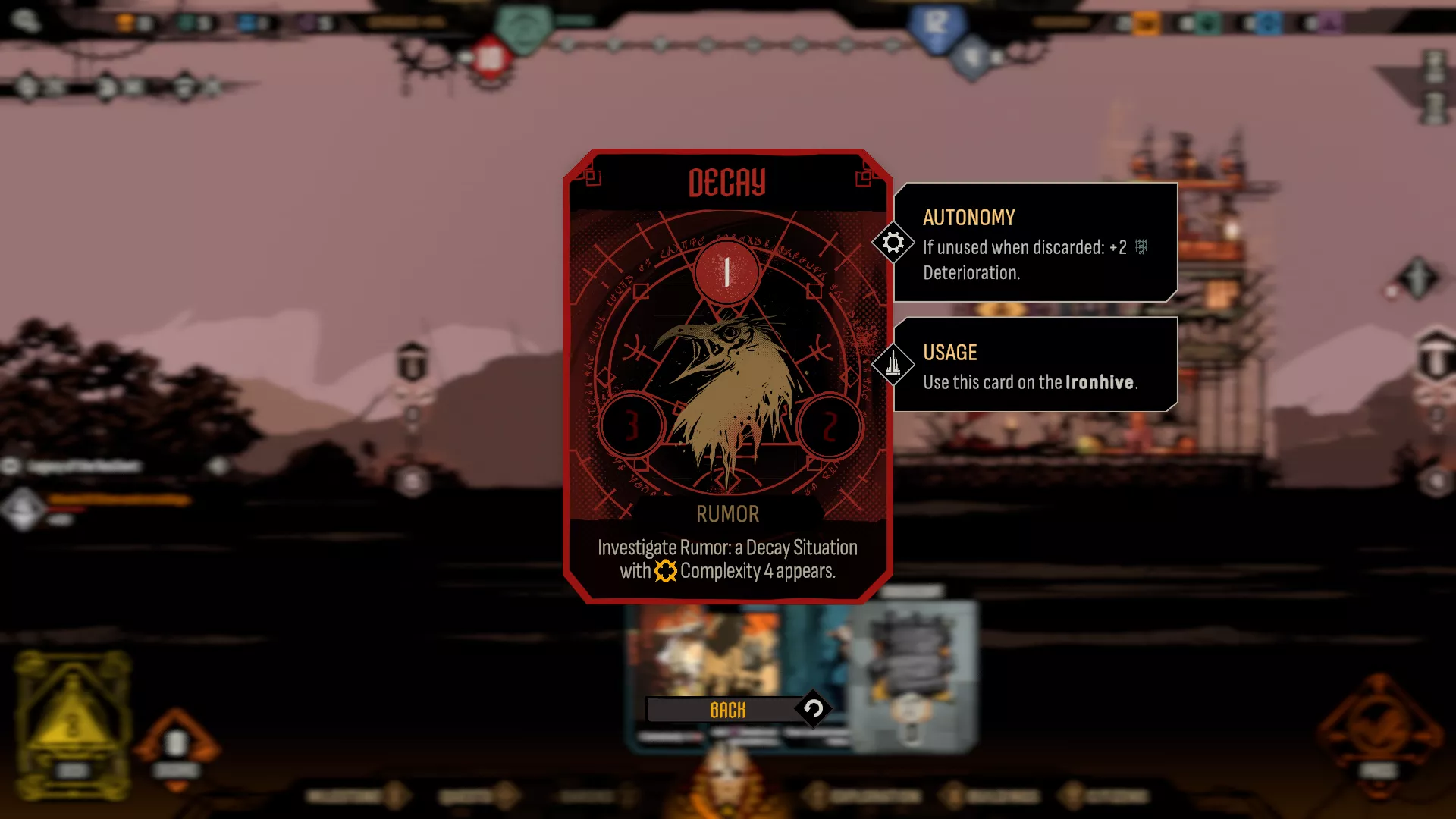Click the undo arrow beside the Back button

coord(812,710)
